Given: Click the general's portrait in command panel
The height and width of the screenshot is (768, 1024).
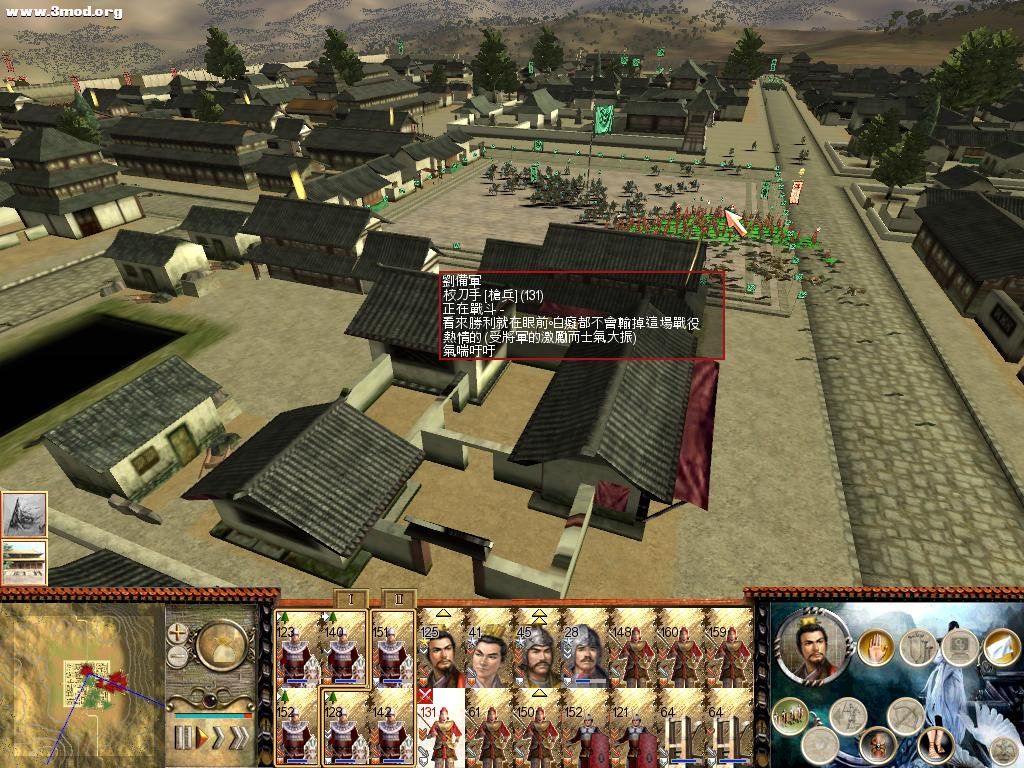Looking at the screenshot, I should (x=813, y=645).
